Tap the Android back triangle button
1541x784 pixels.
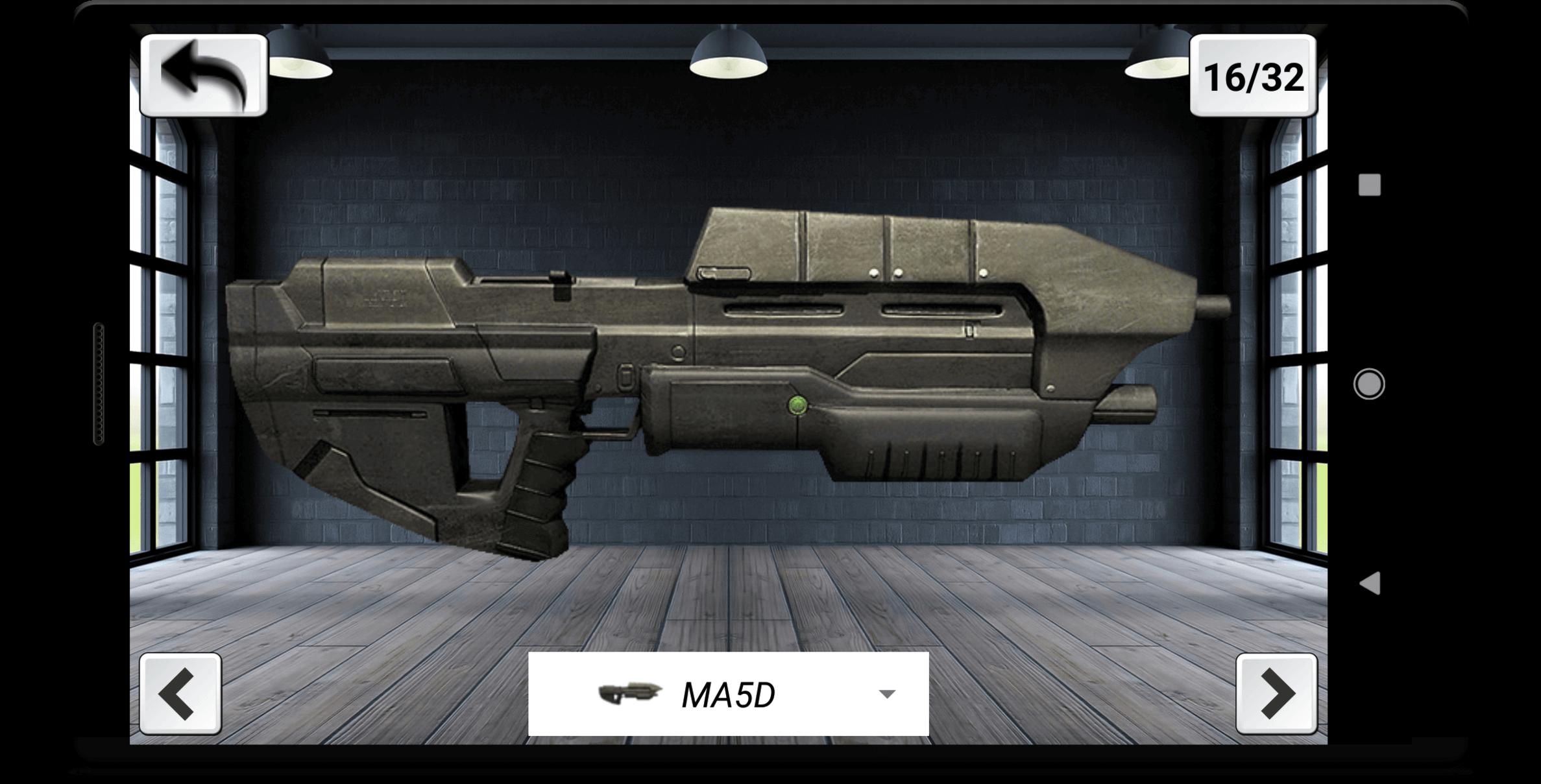1369,583
